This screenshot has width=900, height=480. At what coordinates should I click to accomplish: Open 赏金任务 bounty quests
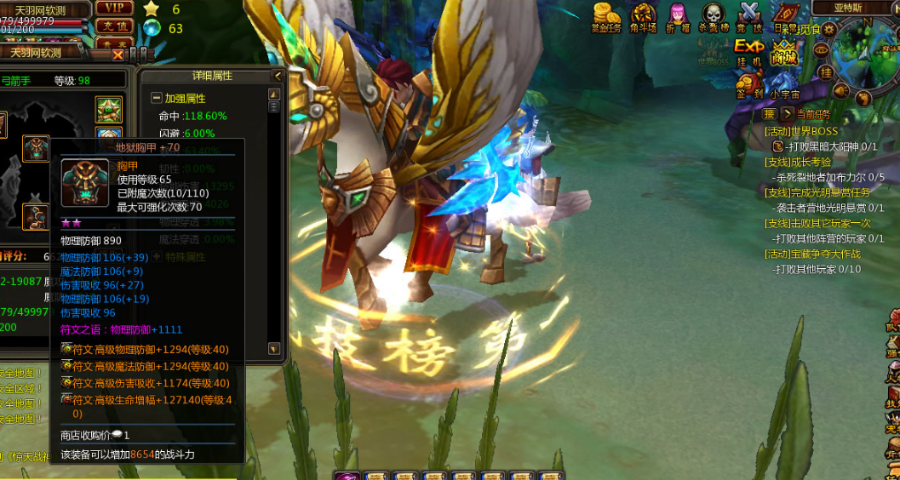point(606,15)
